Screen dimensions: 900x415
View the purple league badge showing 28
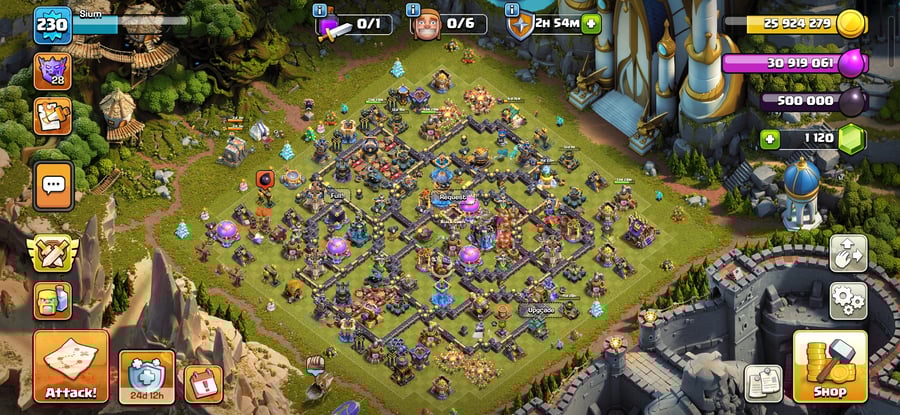(x=52, y=71)
